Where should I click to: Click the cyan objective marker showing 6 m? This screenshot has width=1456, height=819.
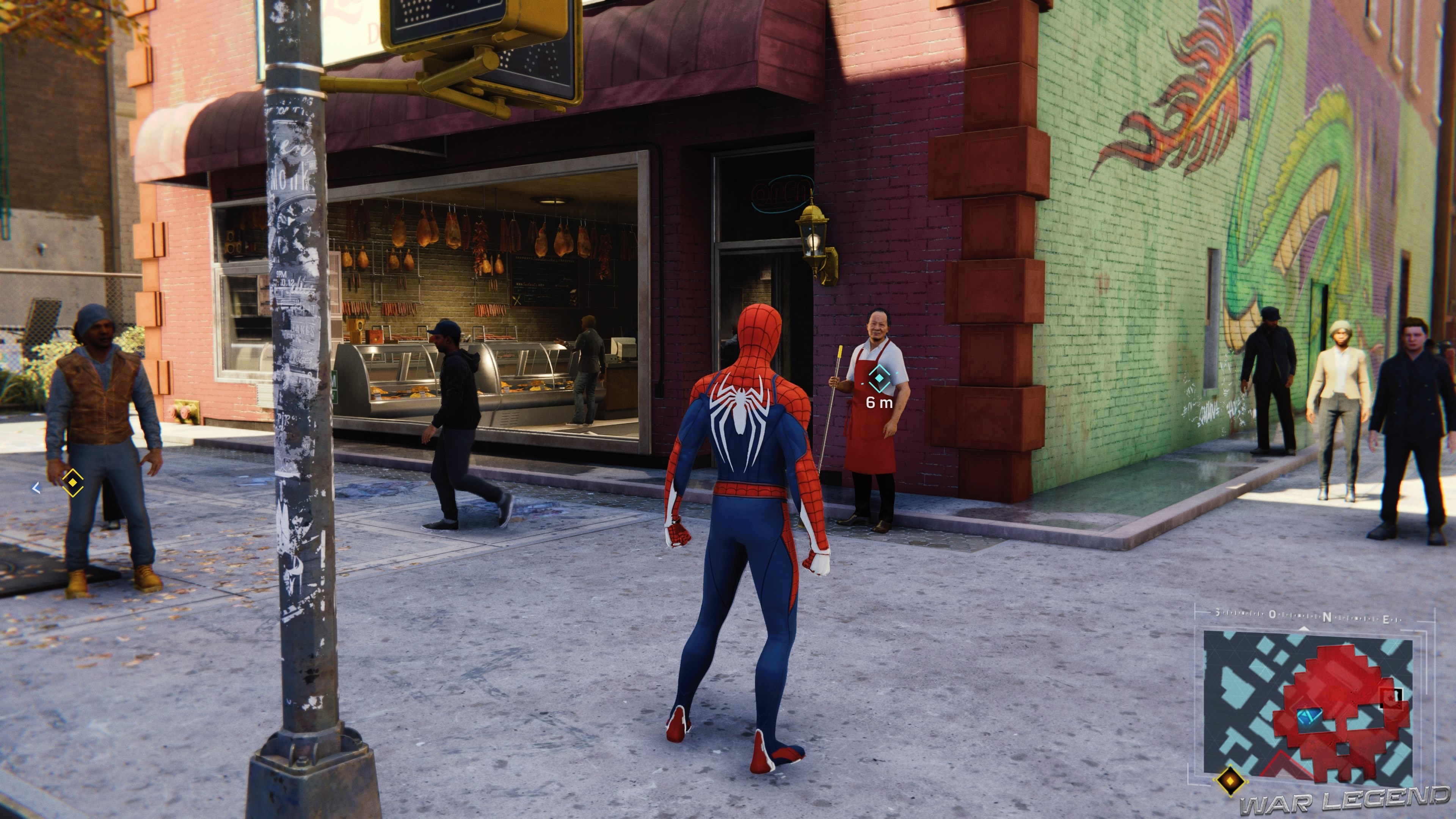pyautogui.click(x=879, y=379)
